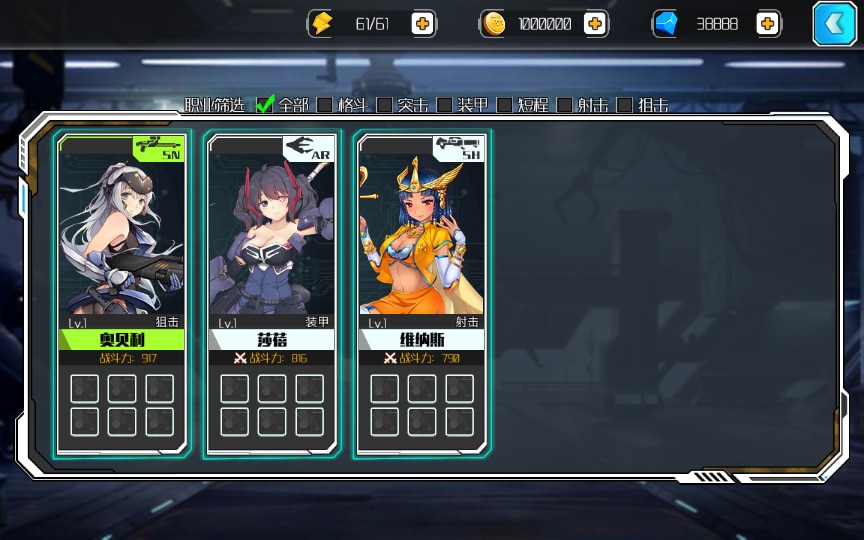Check the 格斗 class filter
The height and width of the screenshot is (540, 864).
[x=325, y=104]
